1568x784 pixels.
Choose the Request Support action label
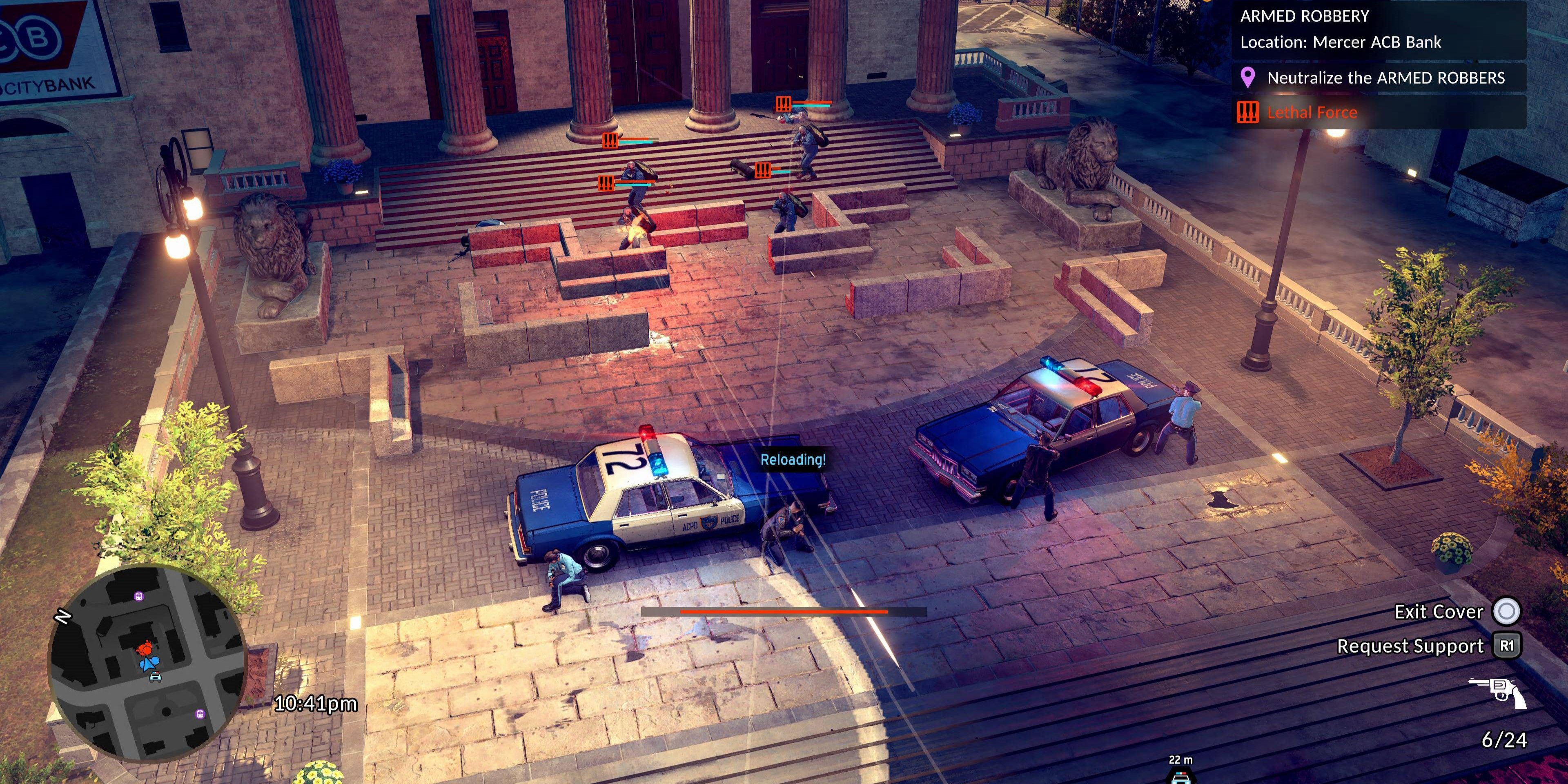(x=1410, y=646)
